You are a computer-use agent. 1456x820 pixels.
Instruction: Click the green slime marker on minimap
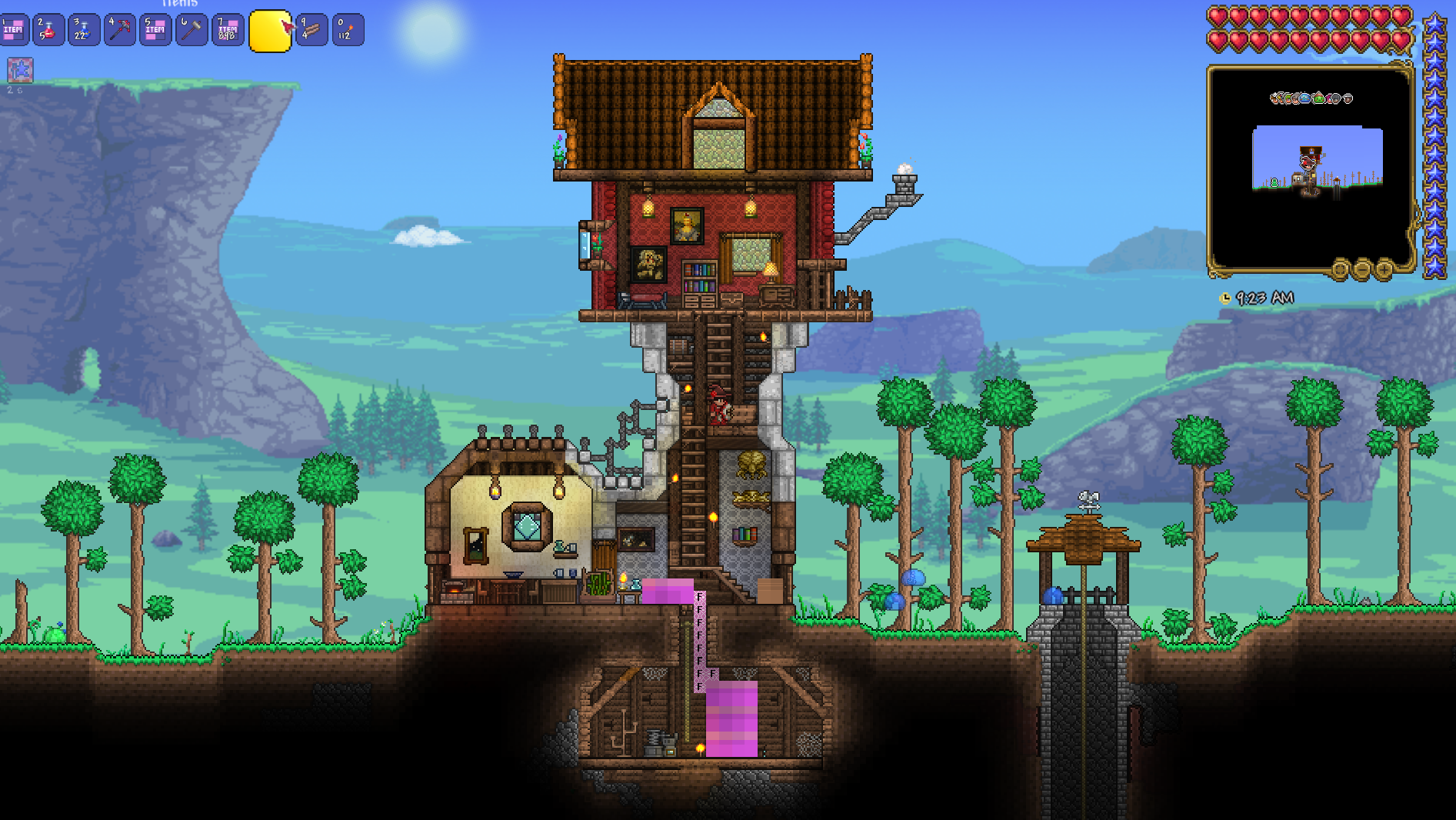coord(1274,182)
